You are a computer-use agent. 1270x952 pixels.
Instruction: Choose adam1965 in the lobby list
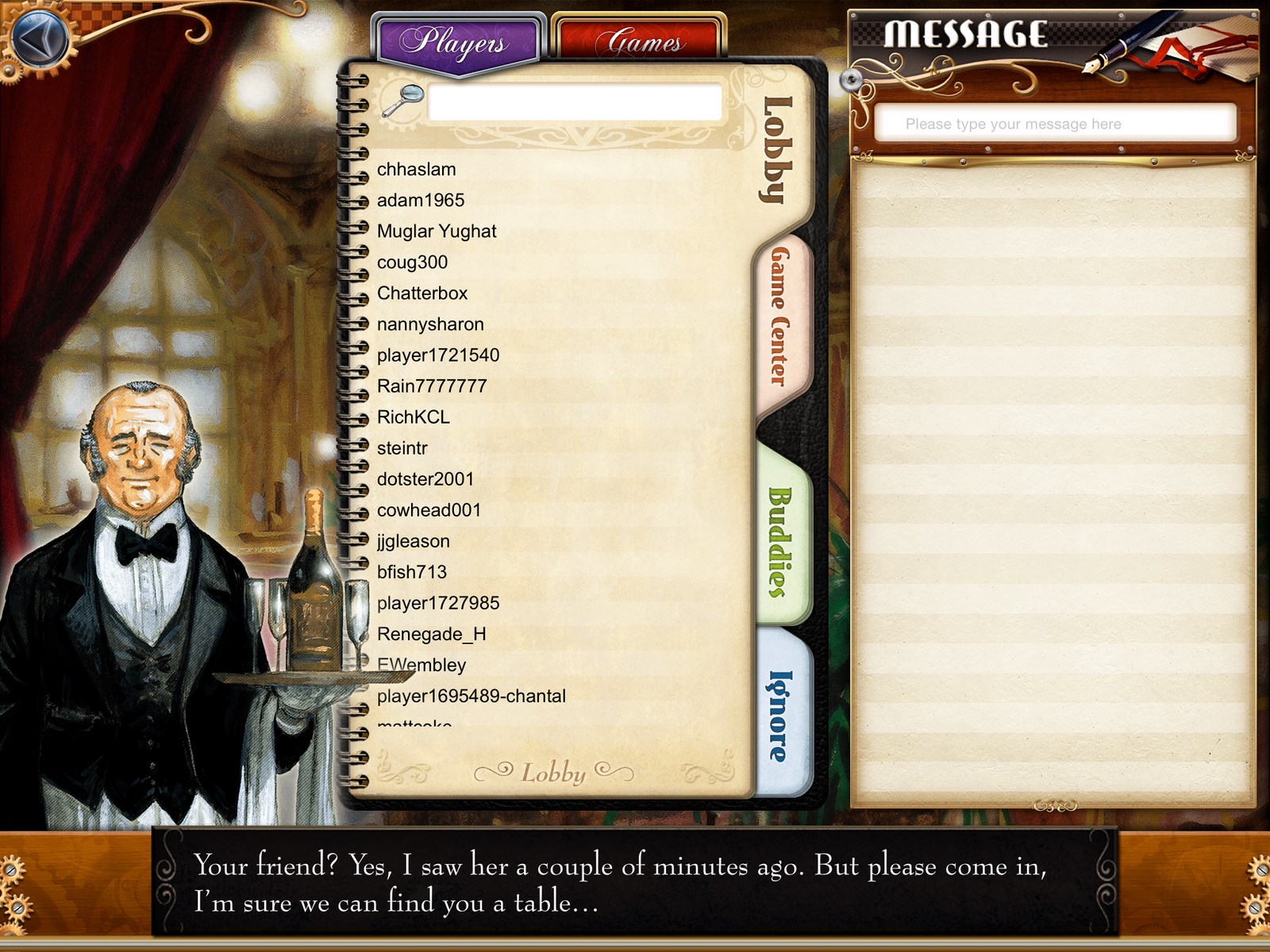pyautogui.click(x=421, y=201)
